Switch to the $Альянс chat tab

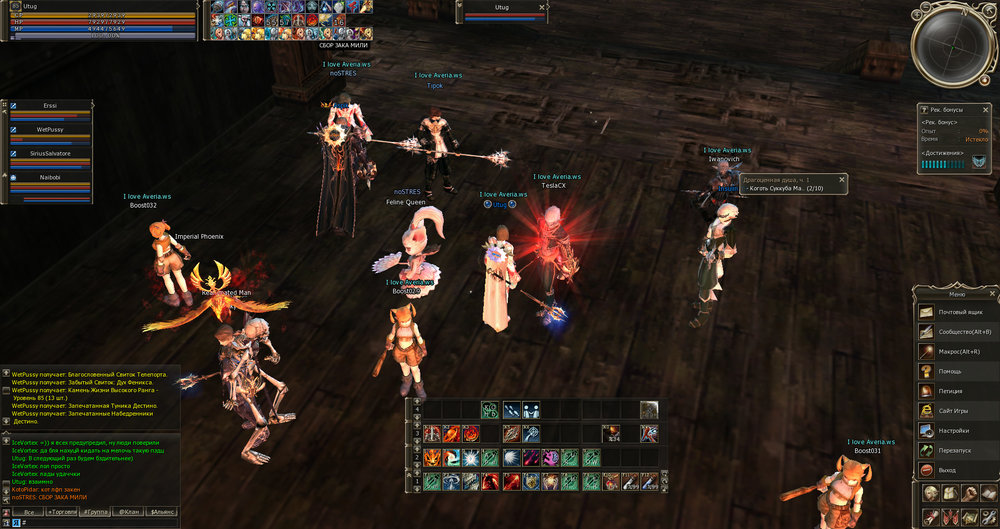pos(163,511)
